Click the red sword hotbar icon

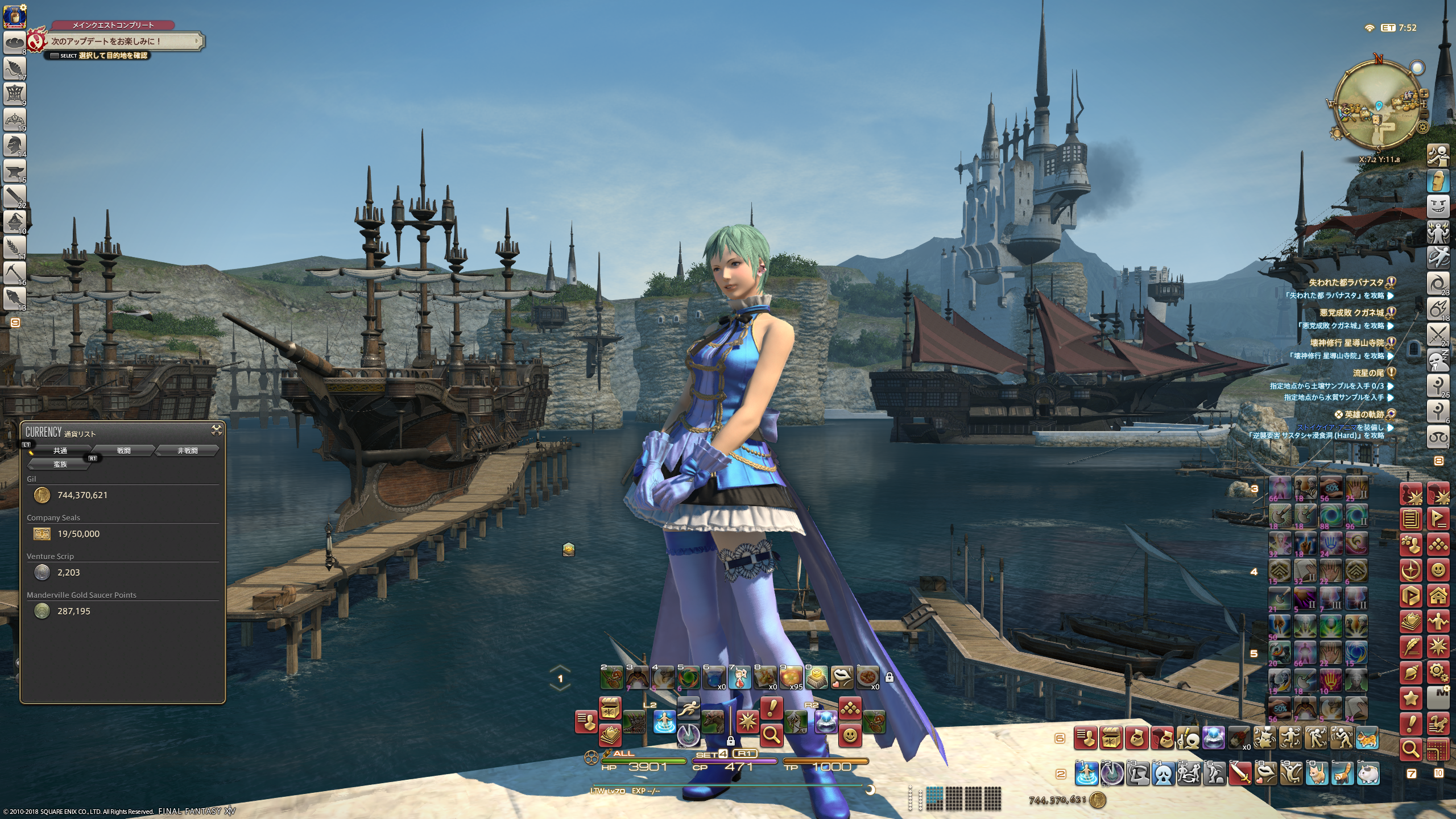[x=1240, y=774]
